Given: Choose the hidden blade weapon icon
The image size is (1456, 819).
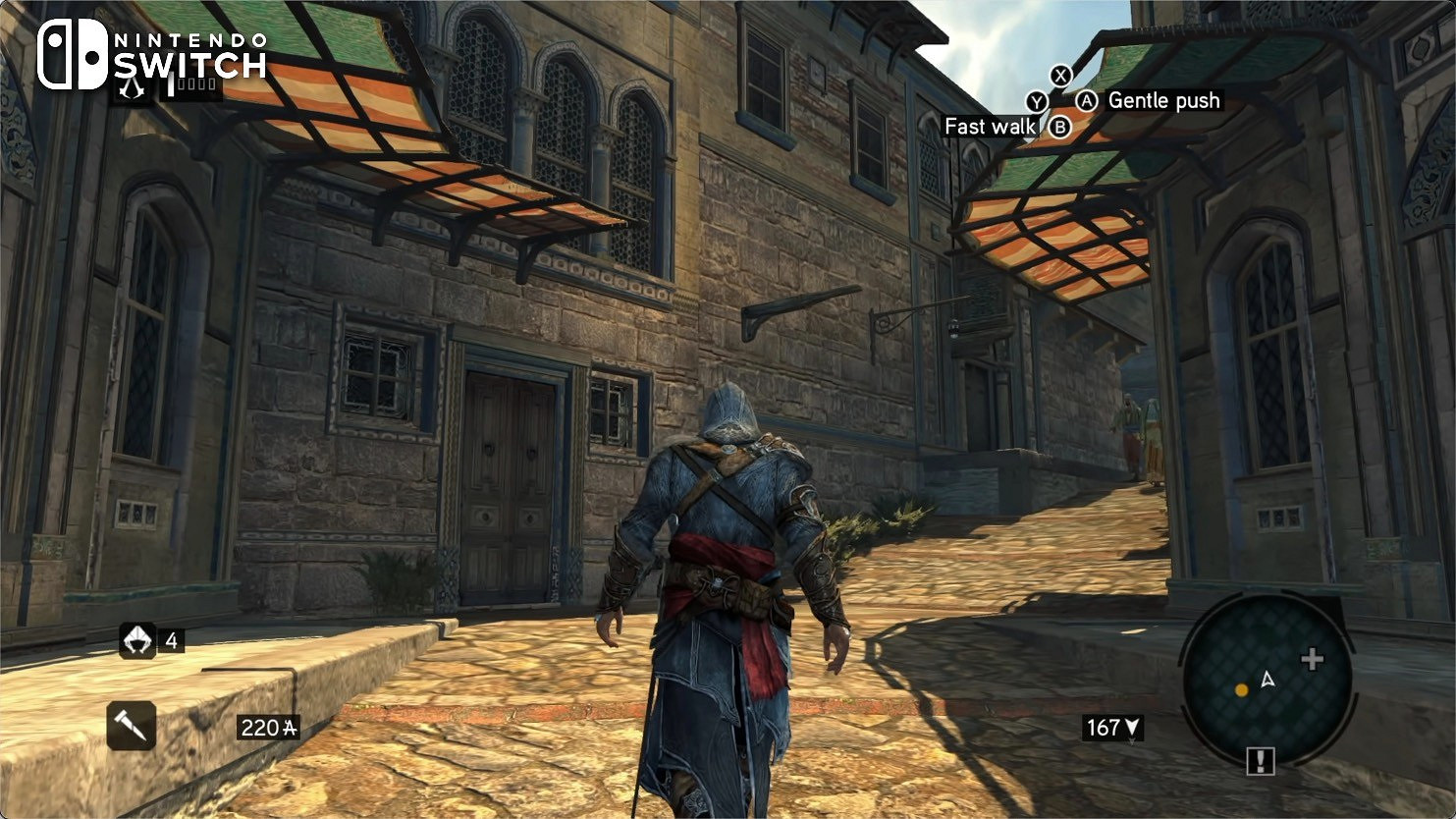Looking at the screenshot, I should point(131,726).
